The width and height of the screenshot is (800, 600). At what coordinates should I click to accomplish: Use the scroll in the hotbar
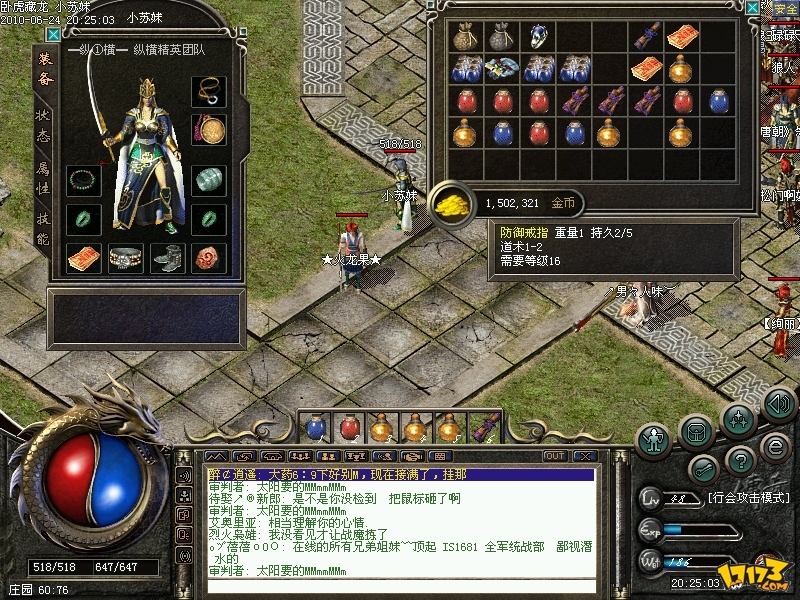[x=486, y=428]
